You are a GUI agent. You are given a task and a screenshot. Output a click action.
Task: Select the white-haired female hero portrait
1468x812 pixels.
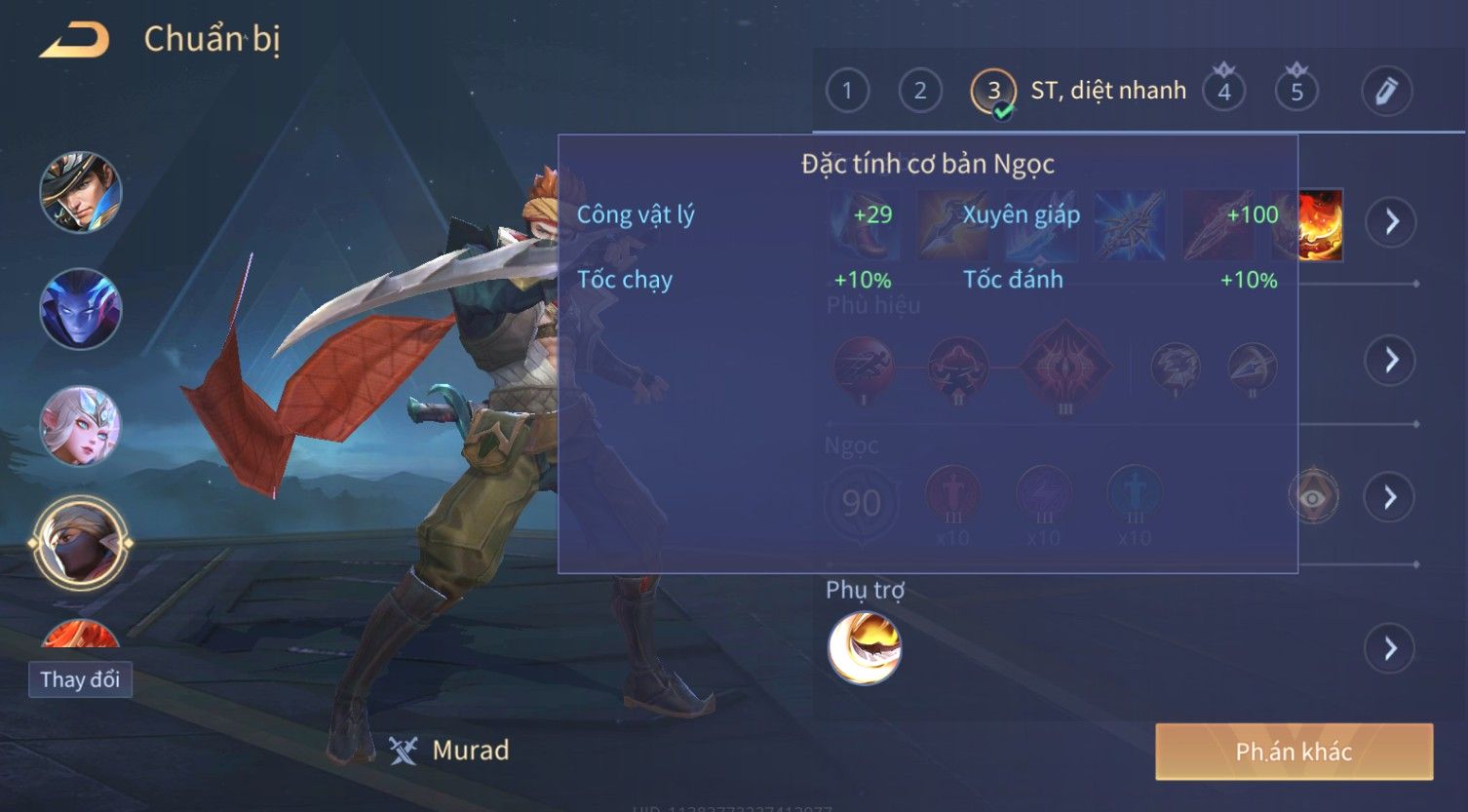coord(81,426)
